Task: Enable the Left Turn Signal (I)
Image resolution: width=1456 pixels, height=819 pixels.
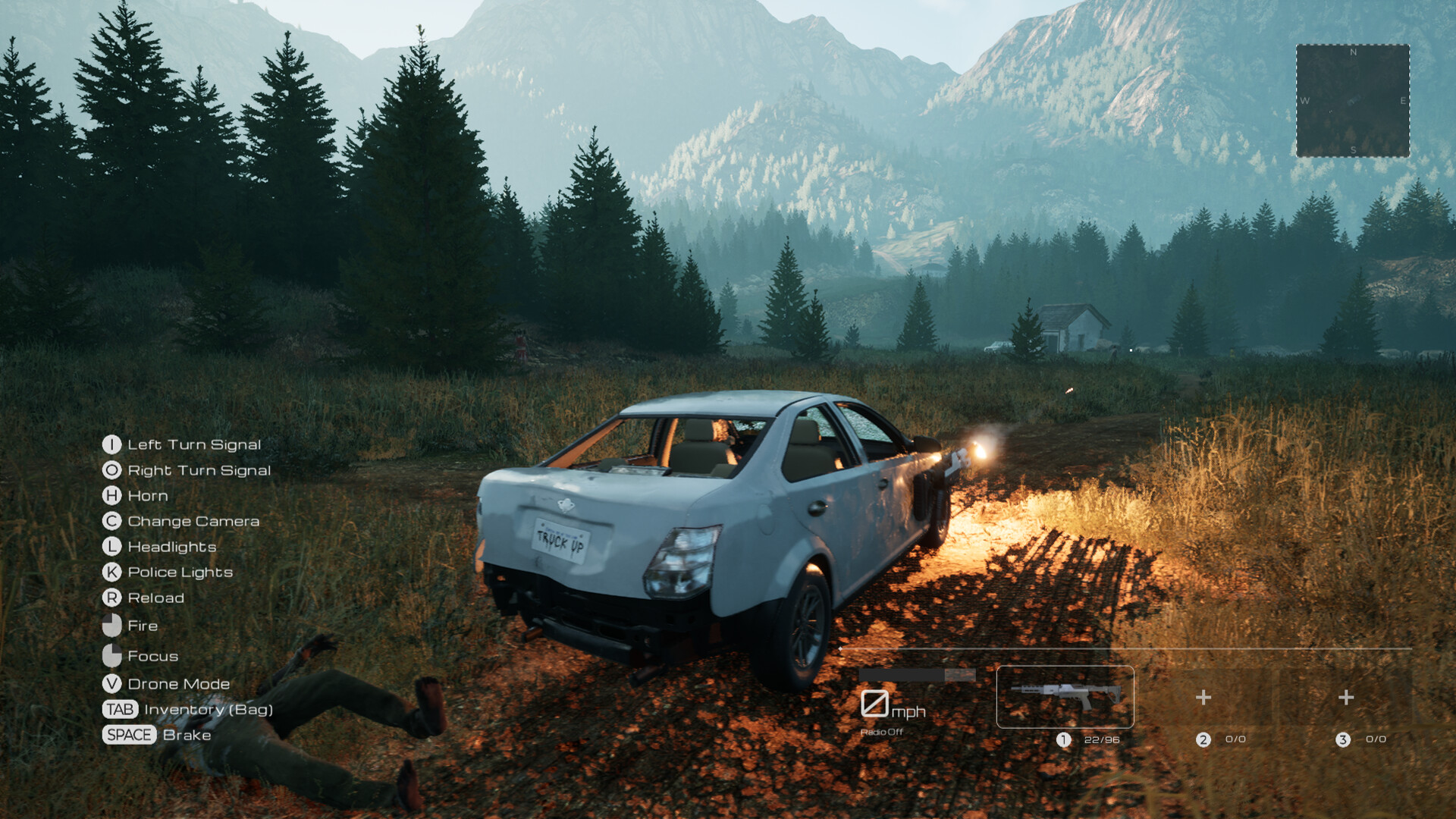Action: coord(111,444)
